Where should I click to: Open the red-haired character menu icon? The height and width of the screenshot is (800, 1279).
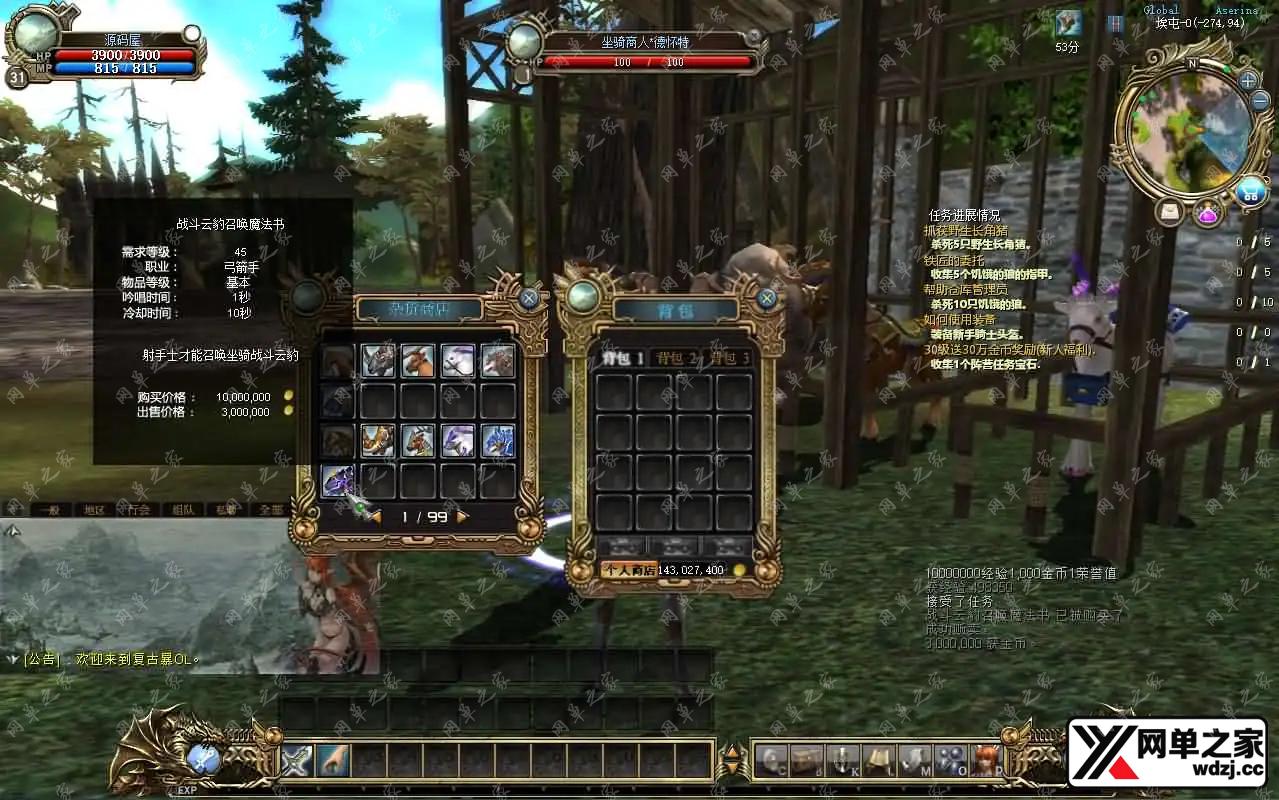[985, 761]
